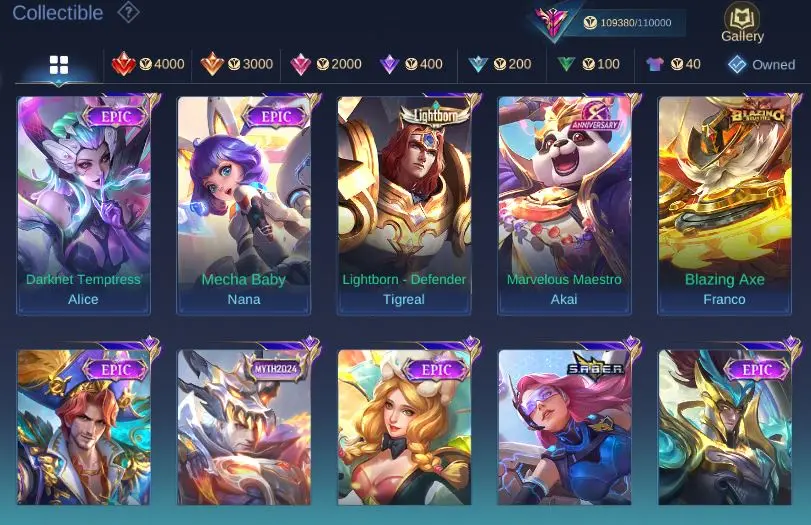The image size is (811, 525).
Task: Filter skins by the shirt 40 tier
Action: point(673,64)
